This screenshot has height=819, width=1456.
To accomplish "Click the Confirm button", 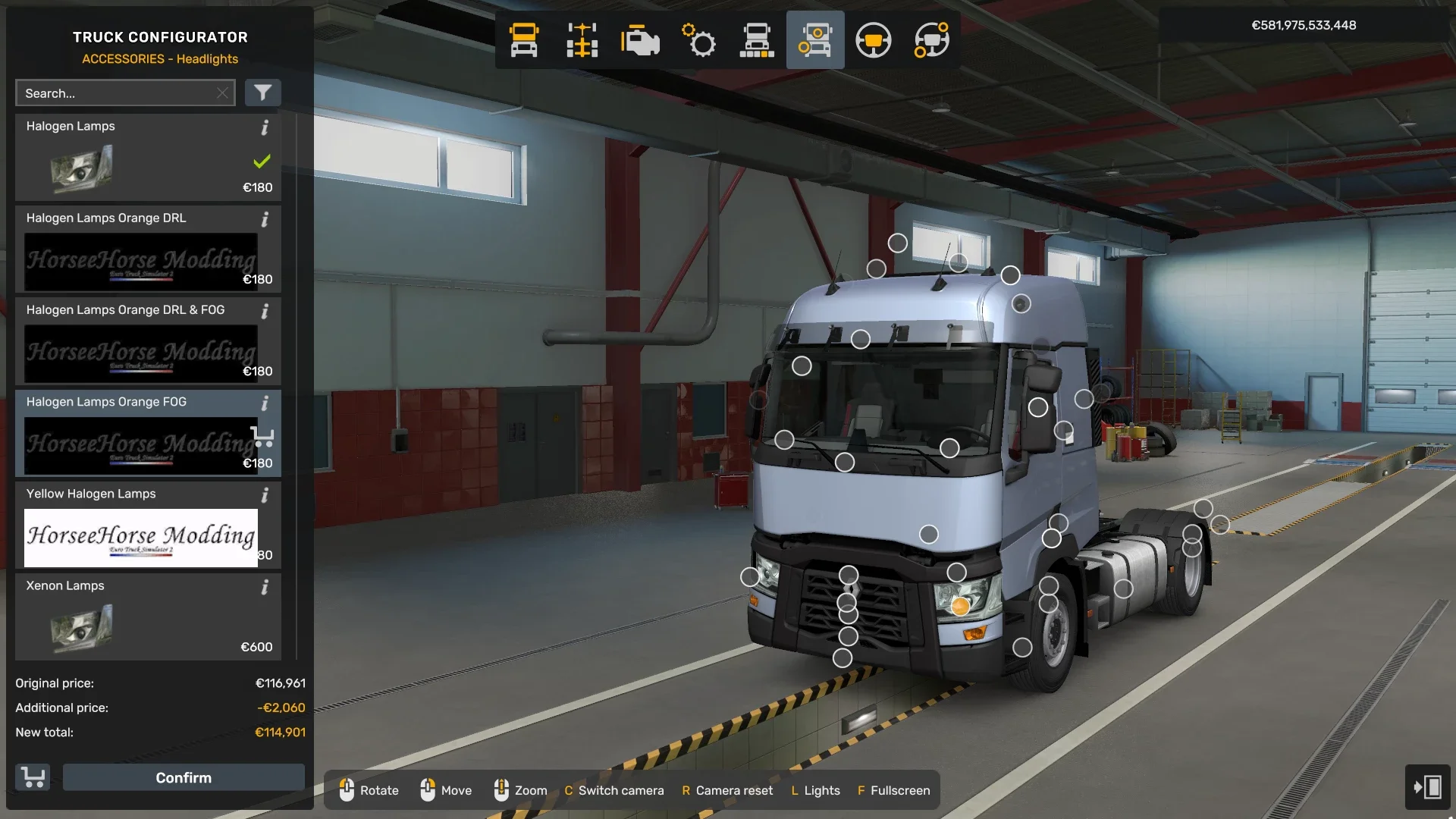I will point(184,777).
